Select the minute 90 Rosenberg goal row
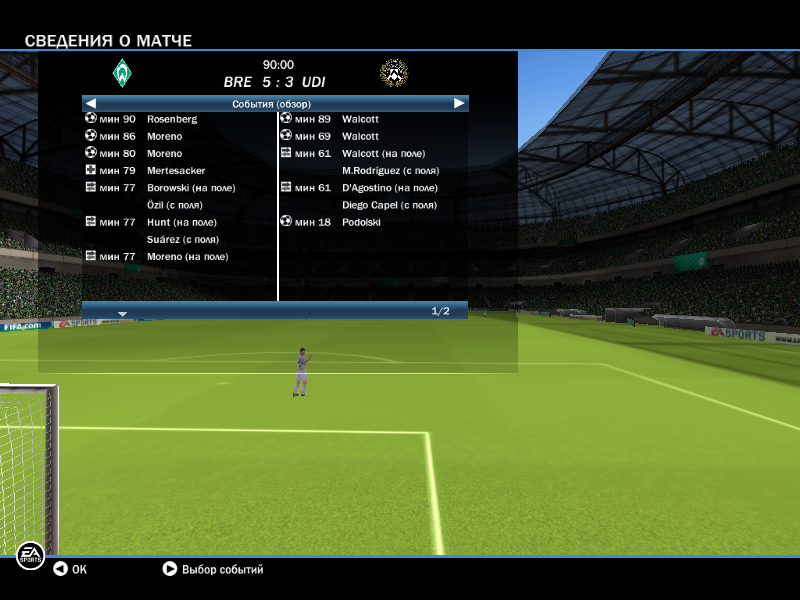This screenshot has width=800, height=600. click(171, 119)
